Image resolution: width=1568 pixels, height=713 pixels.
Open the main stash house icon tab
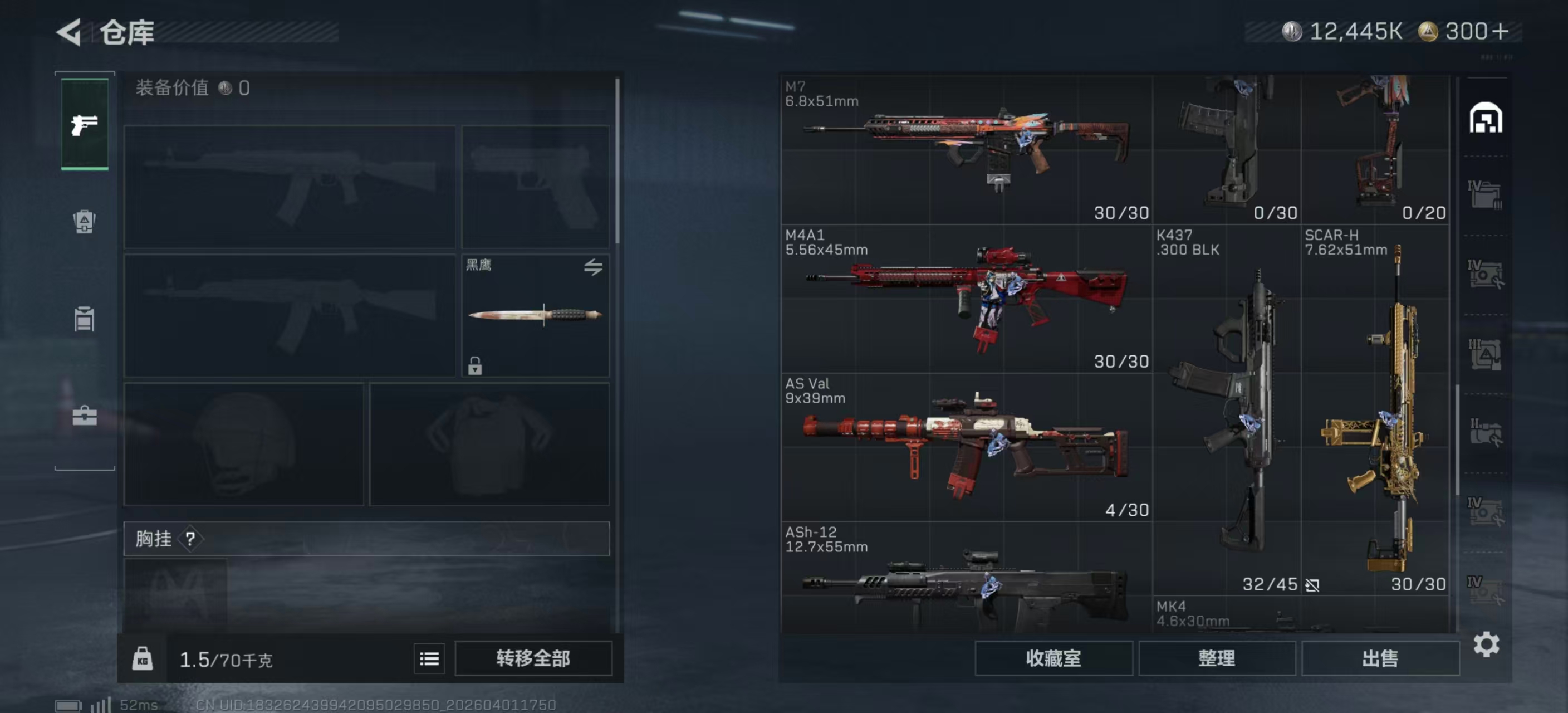[1486, 118]
